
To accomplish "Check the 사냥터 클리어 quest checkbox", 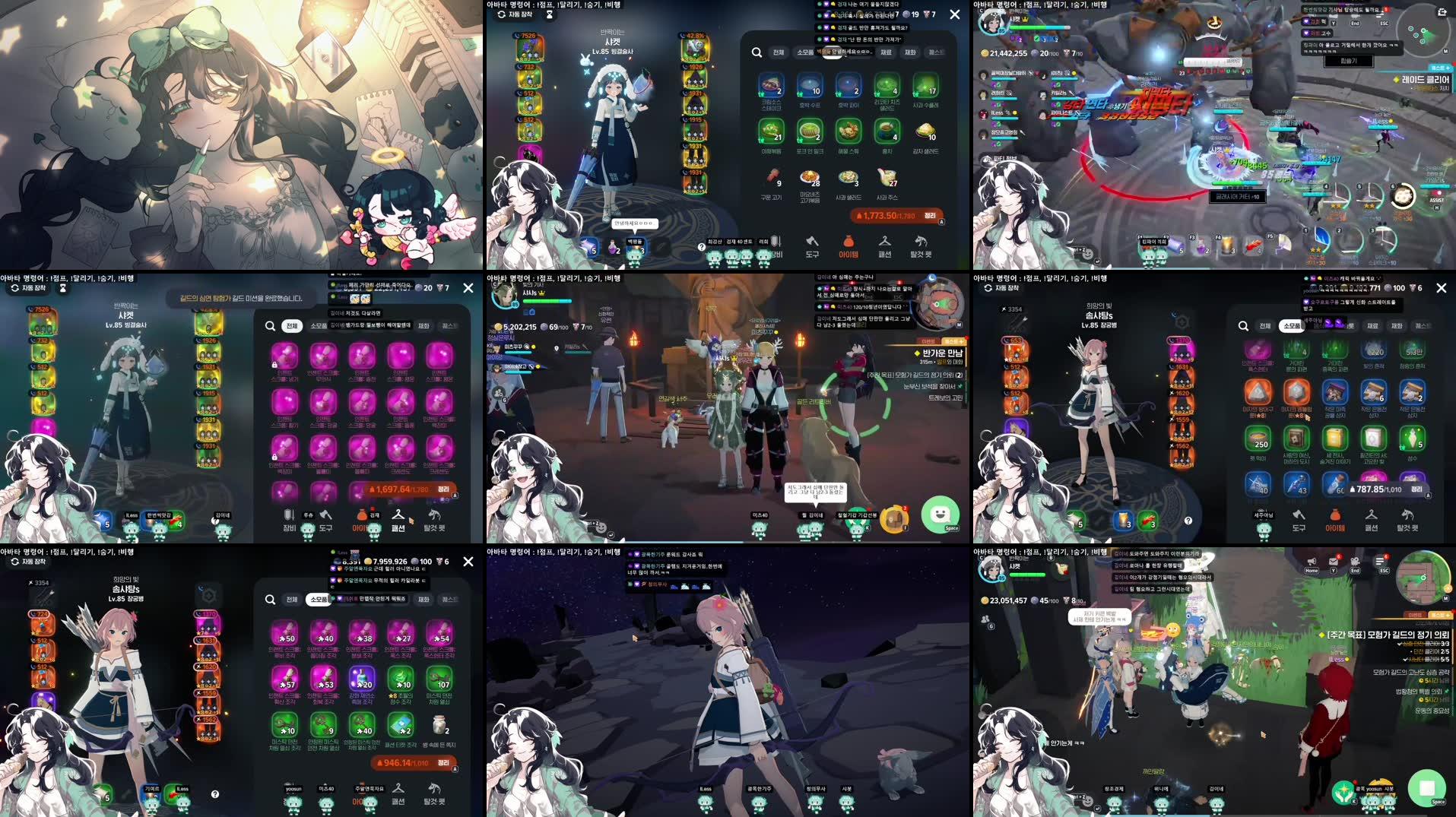I will click(x=1407, y=660).
